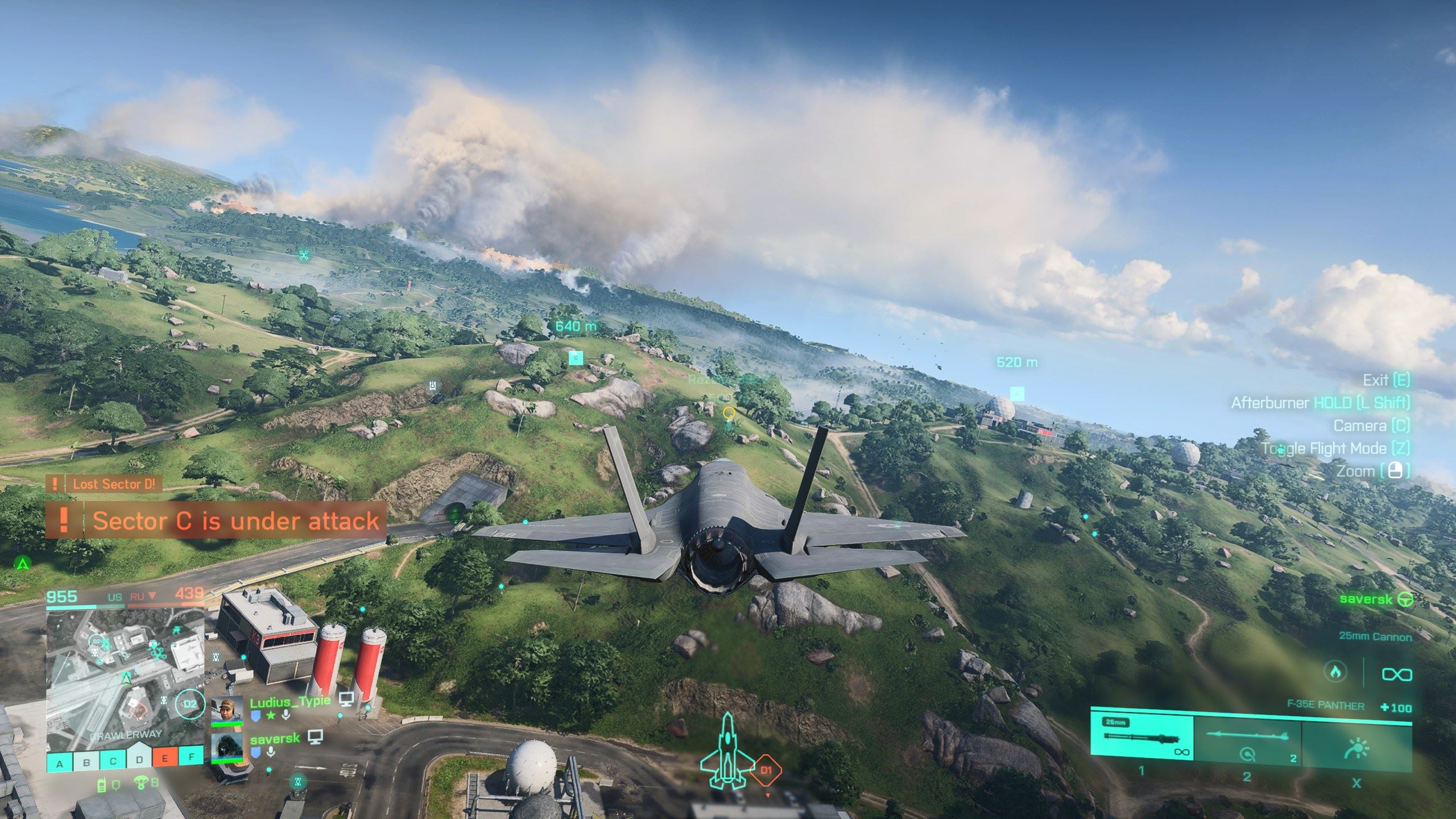The image size is (1456, 819).
Task: Click the minimap
Action: click(125, 677)
